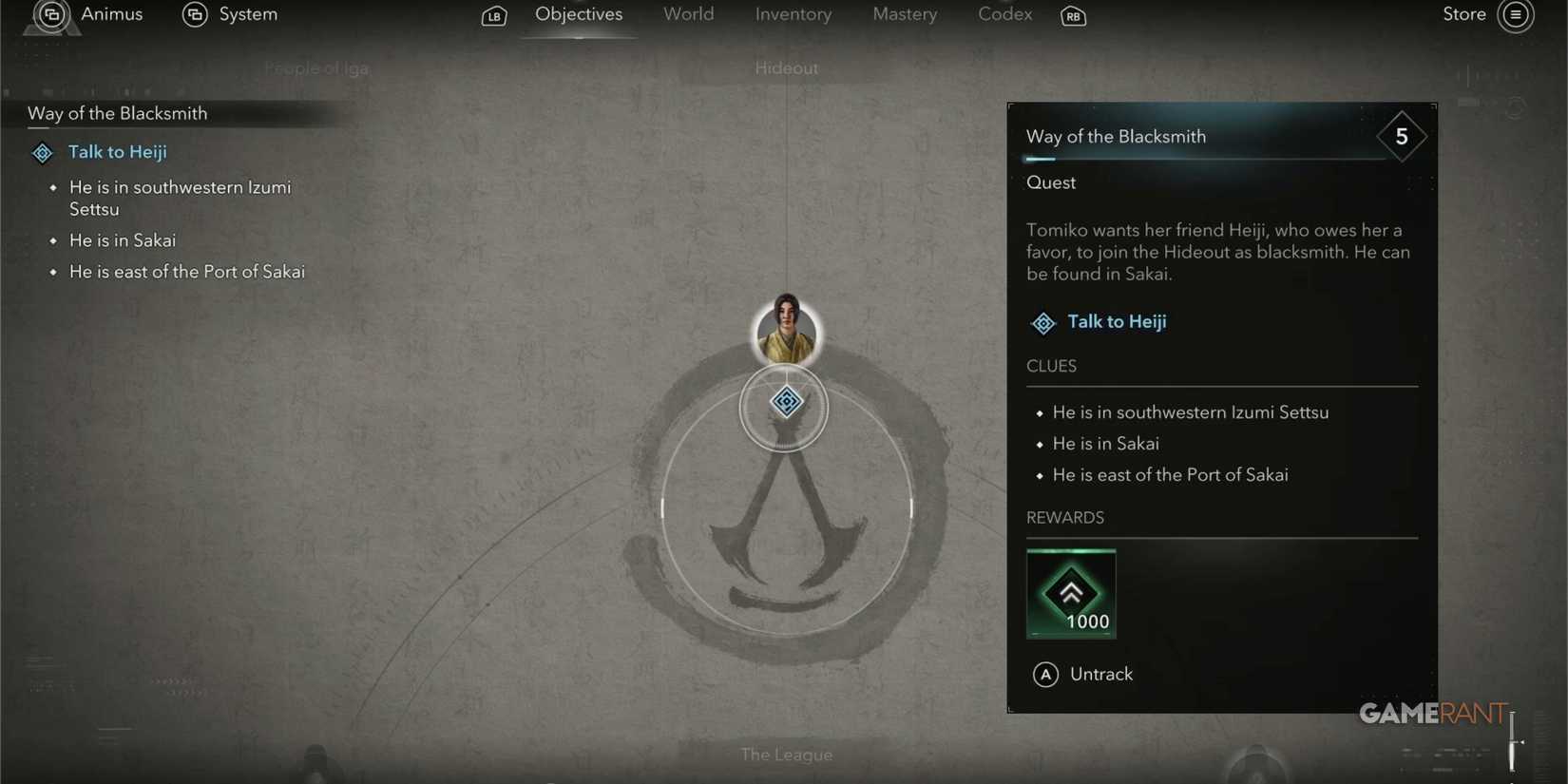Click The League region label on the map
The width and height of the screenshot is (1568, 784).
coord(786,754)
